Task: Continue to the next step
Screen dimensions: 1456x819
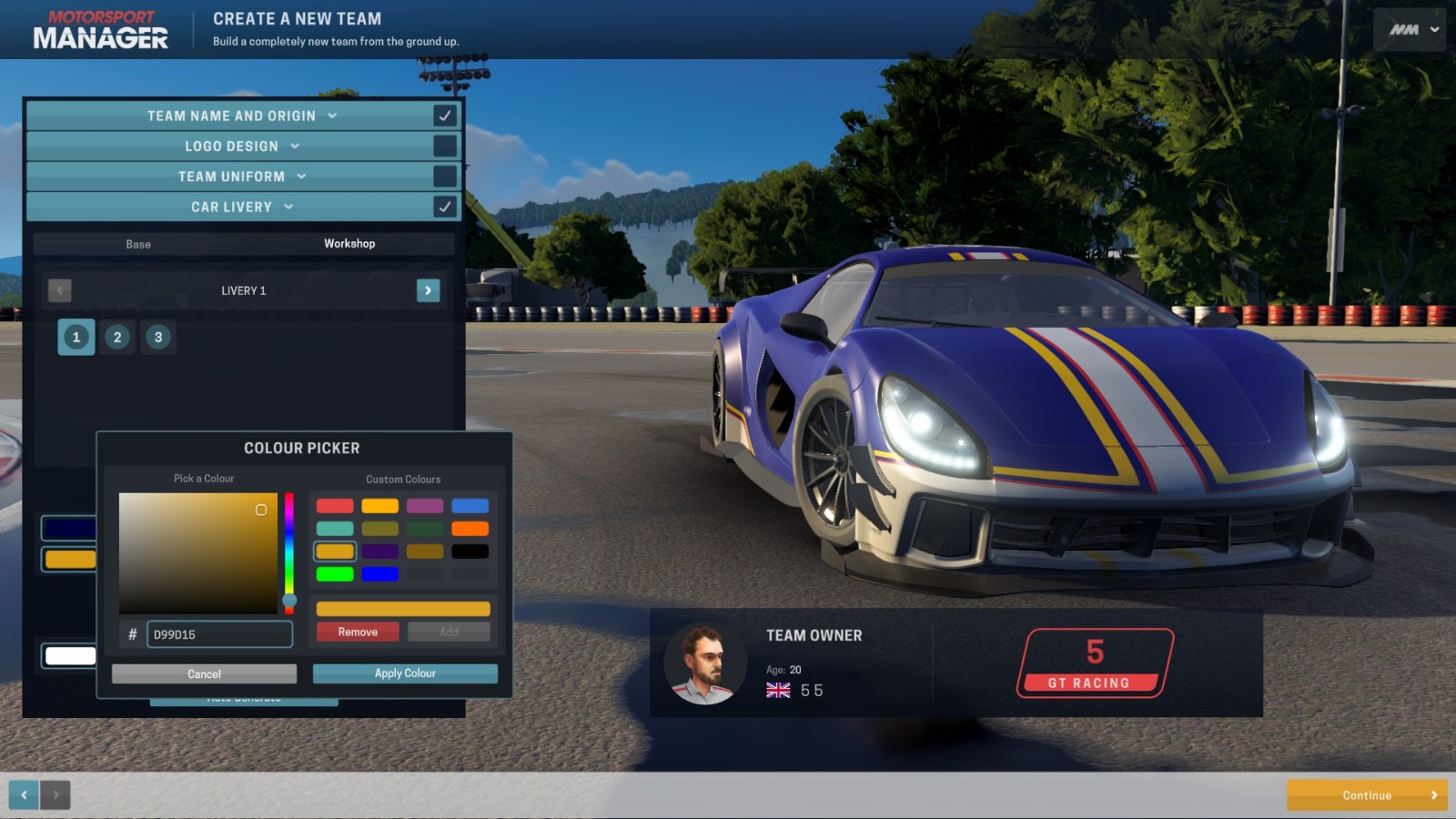Action: coord(1367,795)
